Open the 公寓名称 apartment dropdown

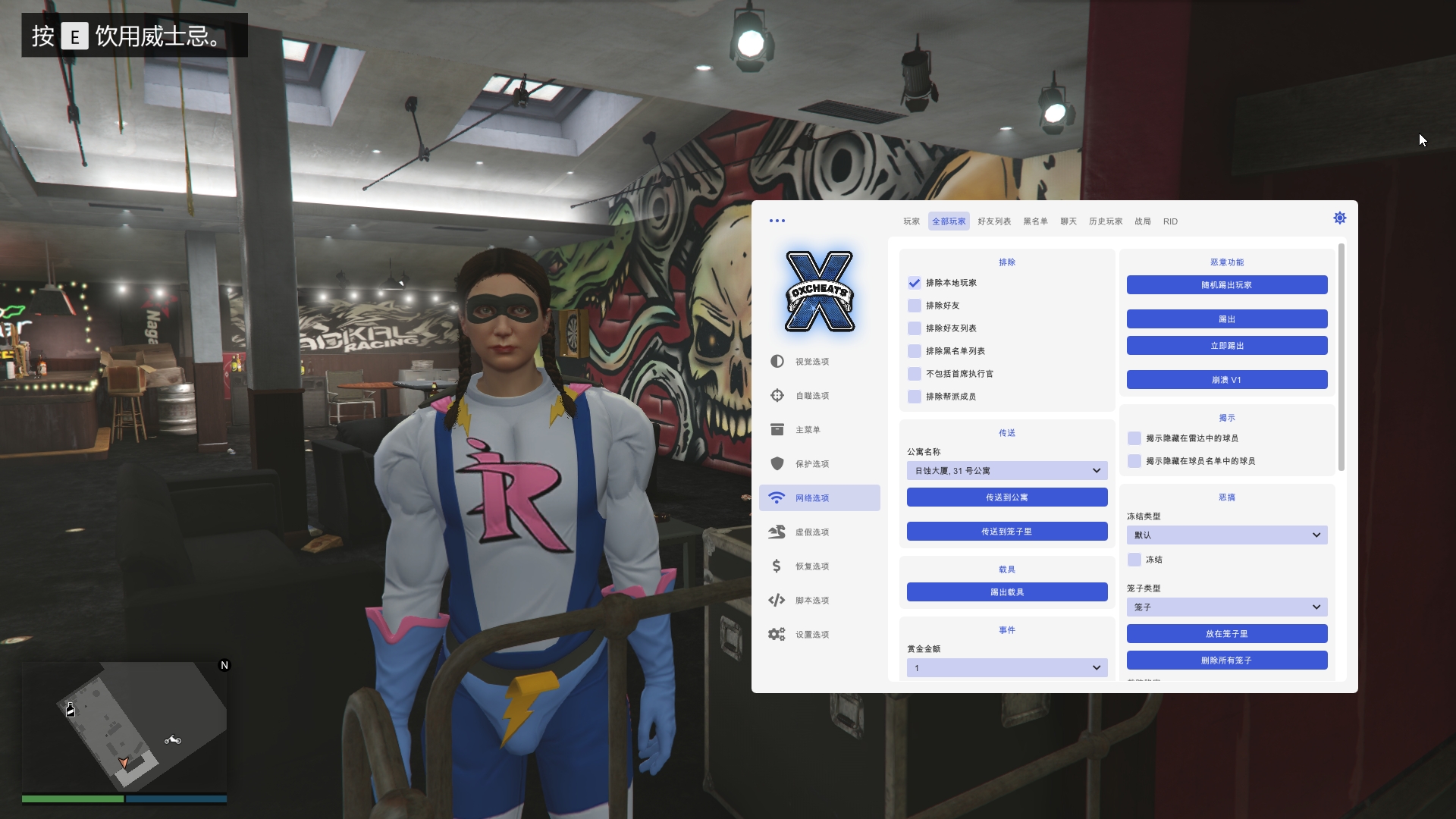1006,471
